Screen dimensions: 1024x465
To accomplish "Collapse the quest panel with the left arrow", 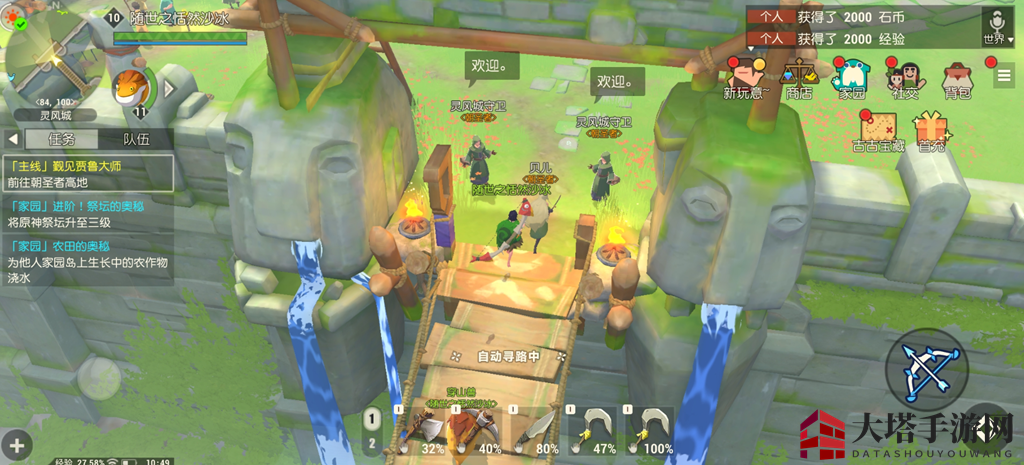I will (12, 139).
